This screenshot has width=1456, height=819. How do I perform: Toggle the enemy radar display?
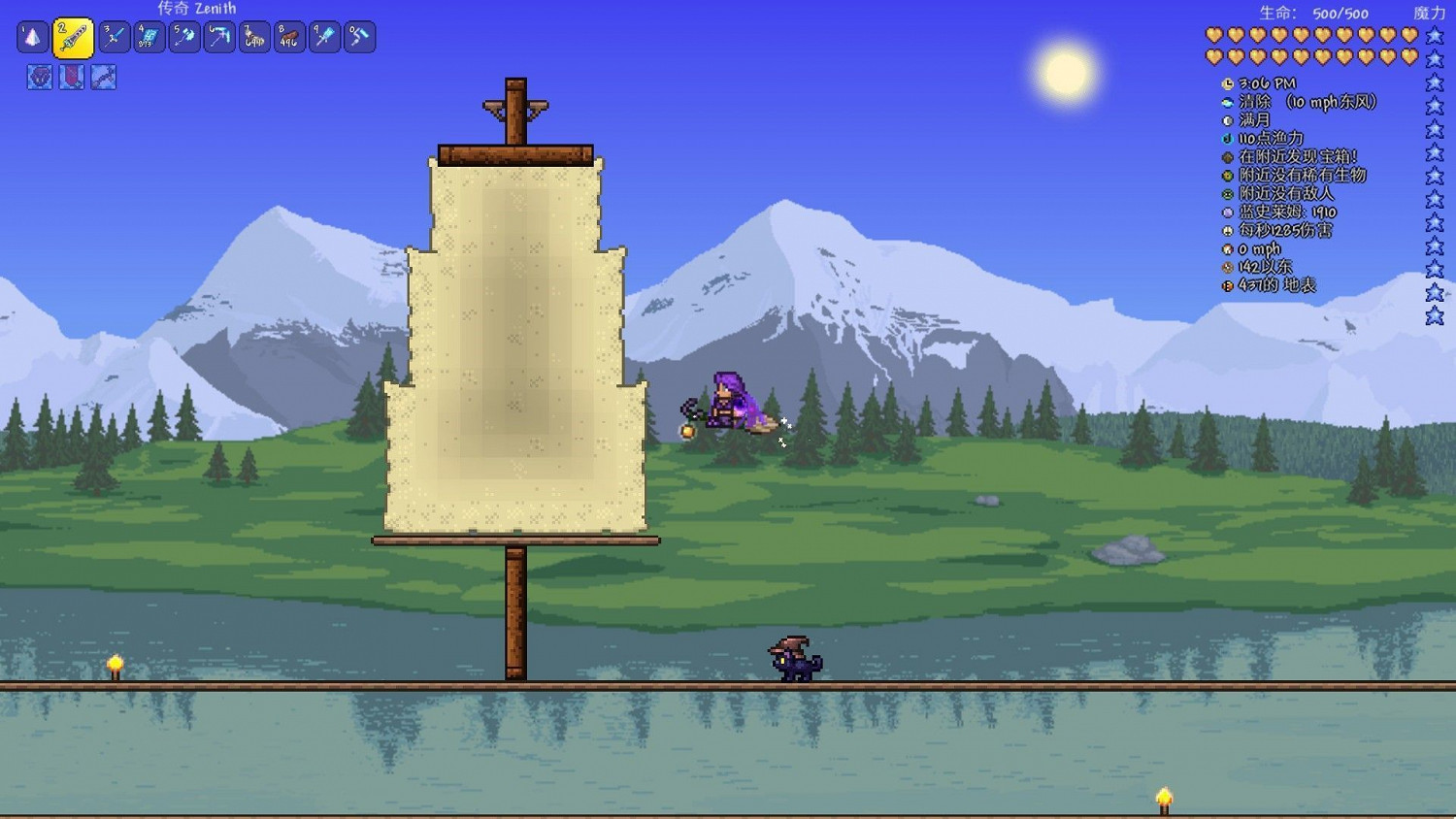[1228, 193]
